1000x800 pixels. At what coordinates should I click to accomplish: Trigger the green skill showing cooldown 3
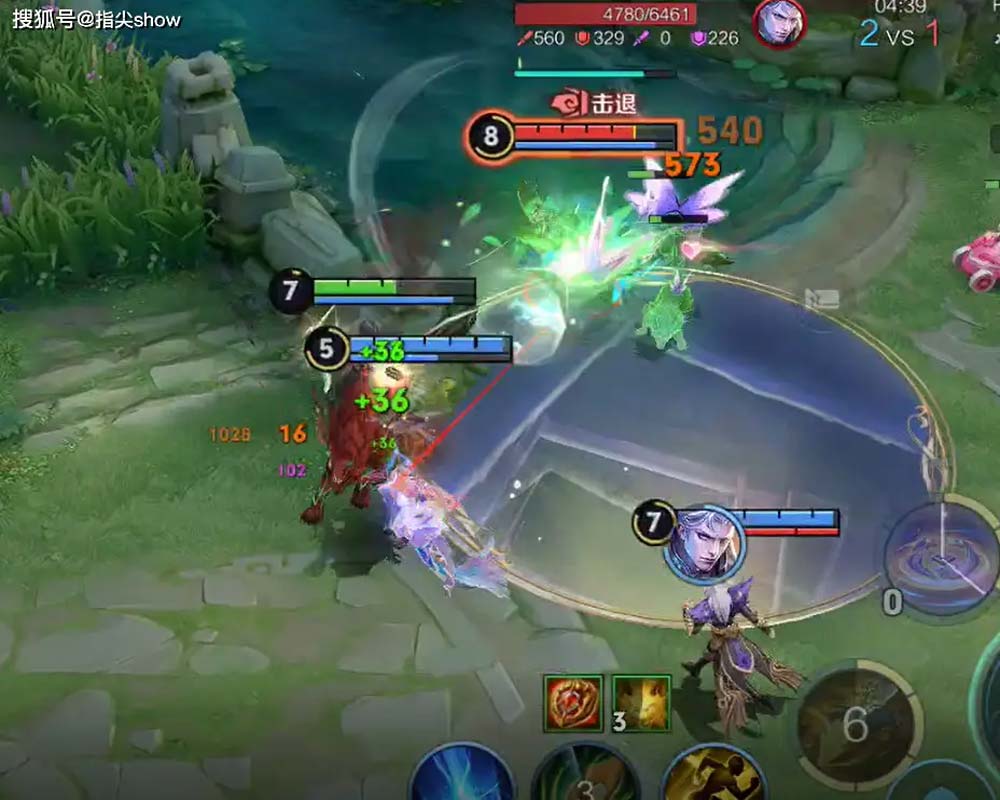point(585,780)
